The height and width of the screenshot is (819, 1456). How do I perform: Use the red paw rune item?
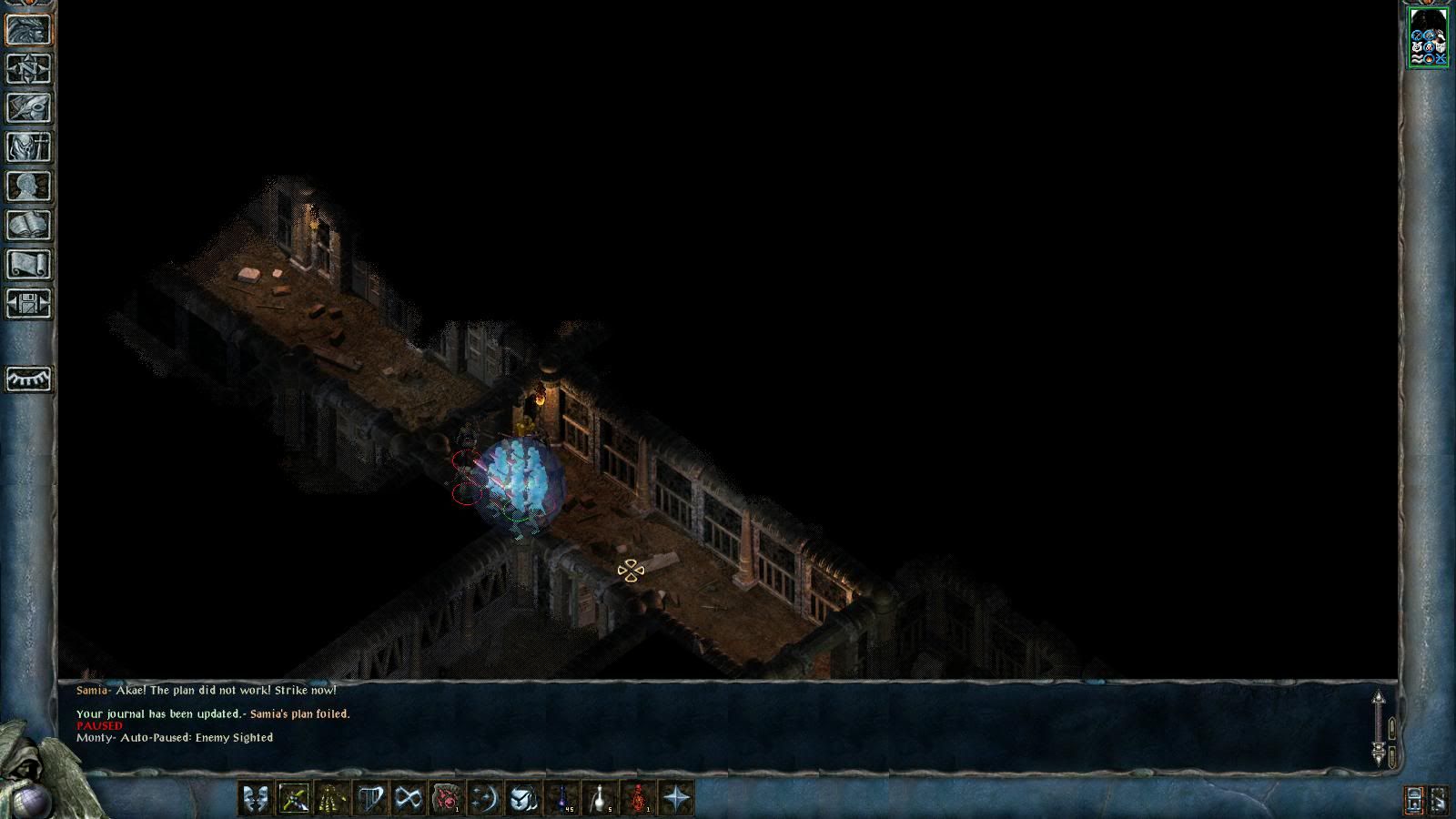pos(447,798)
